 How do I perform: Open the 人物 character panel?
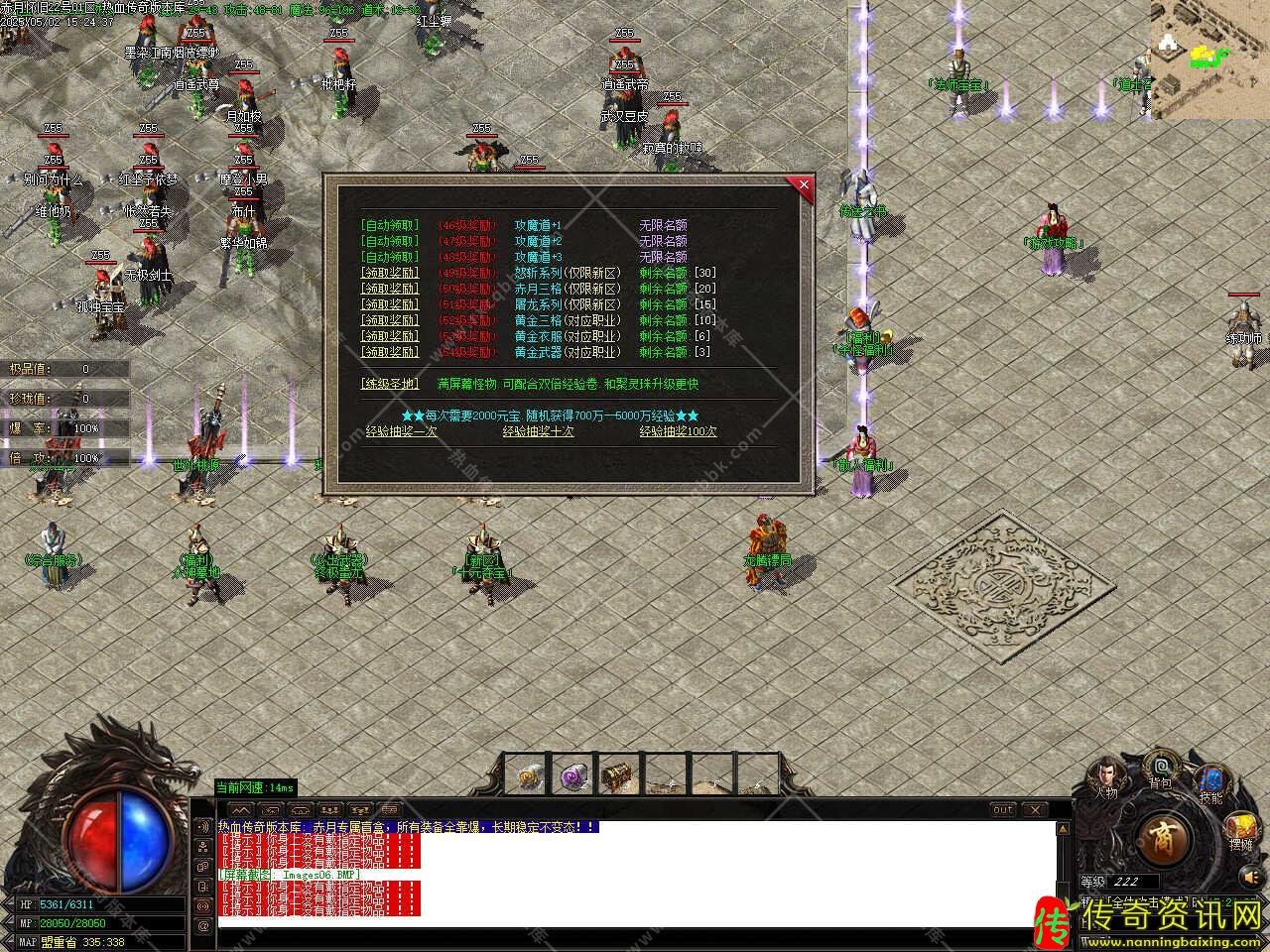click(x=1105, y=775)
